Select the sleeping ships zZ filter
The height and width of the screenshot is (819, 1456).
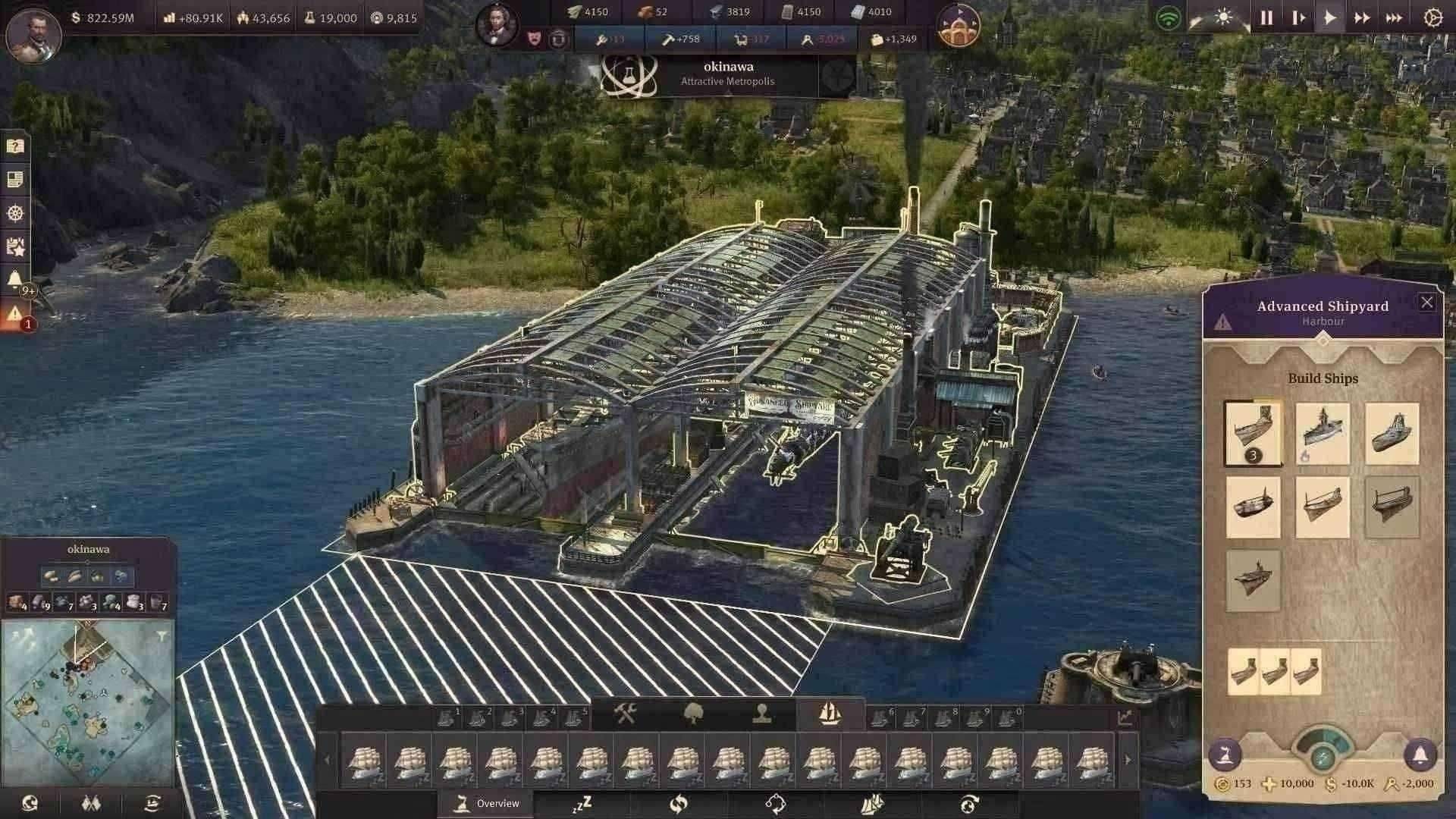pos(582,804)
